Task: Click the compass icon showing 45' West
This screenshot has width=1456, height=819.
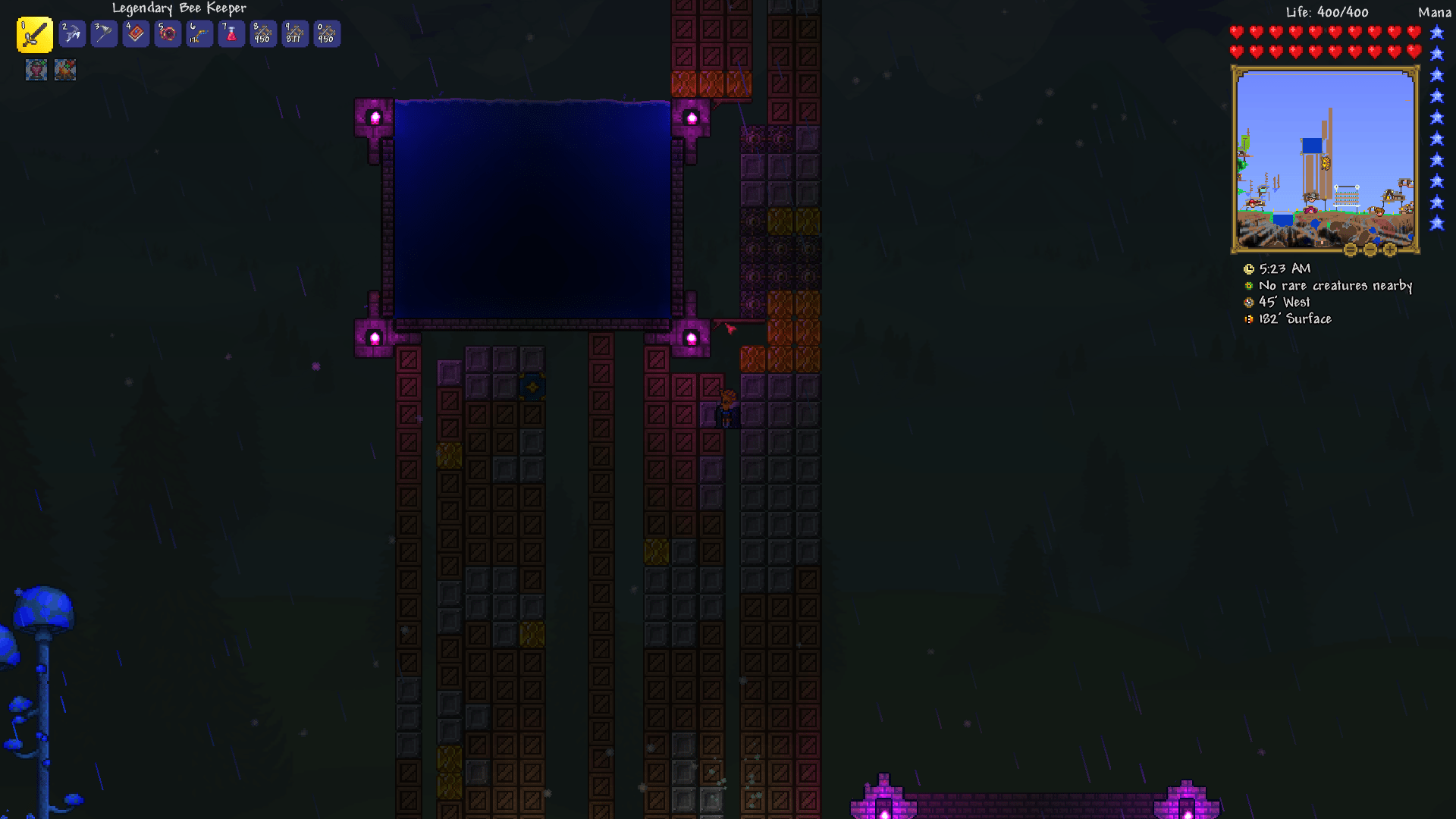Action: [1248, 302]
